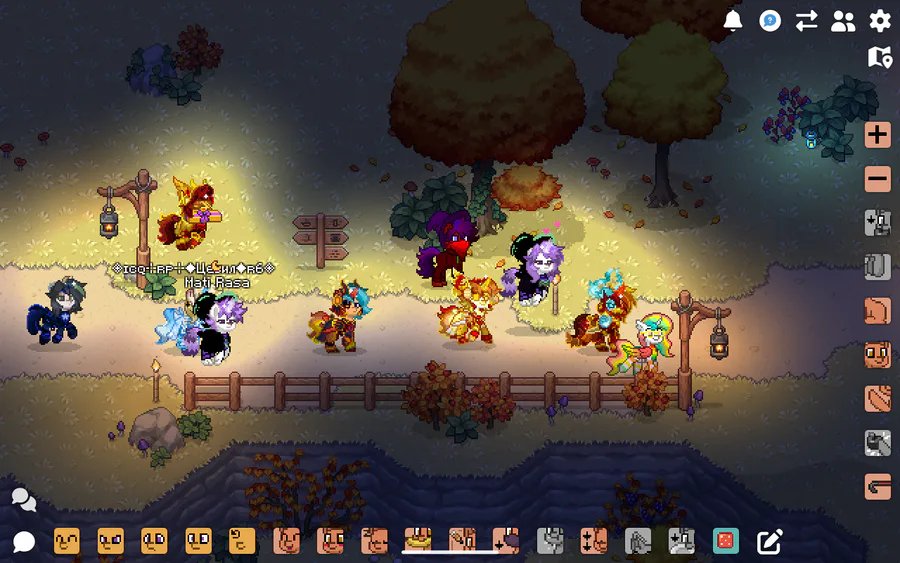Screen dimensions: 900x563
Task: Roll the red dice
Action: pyautogui.click(x=725, y=541)
